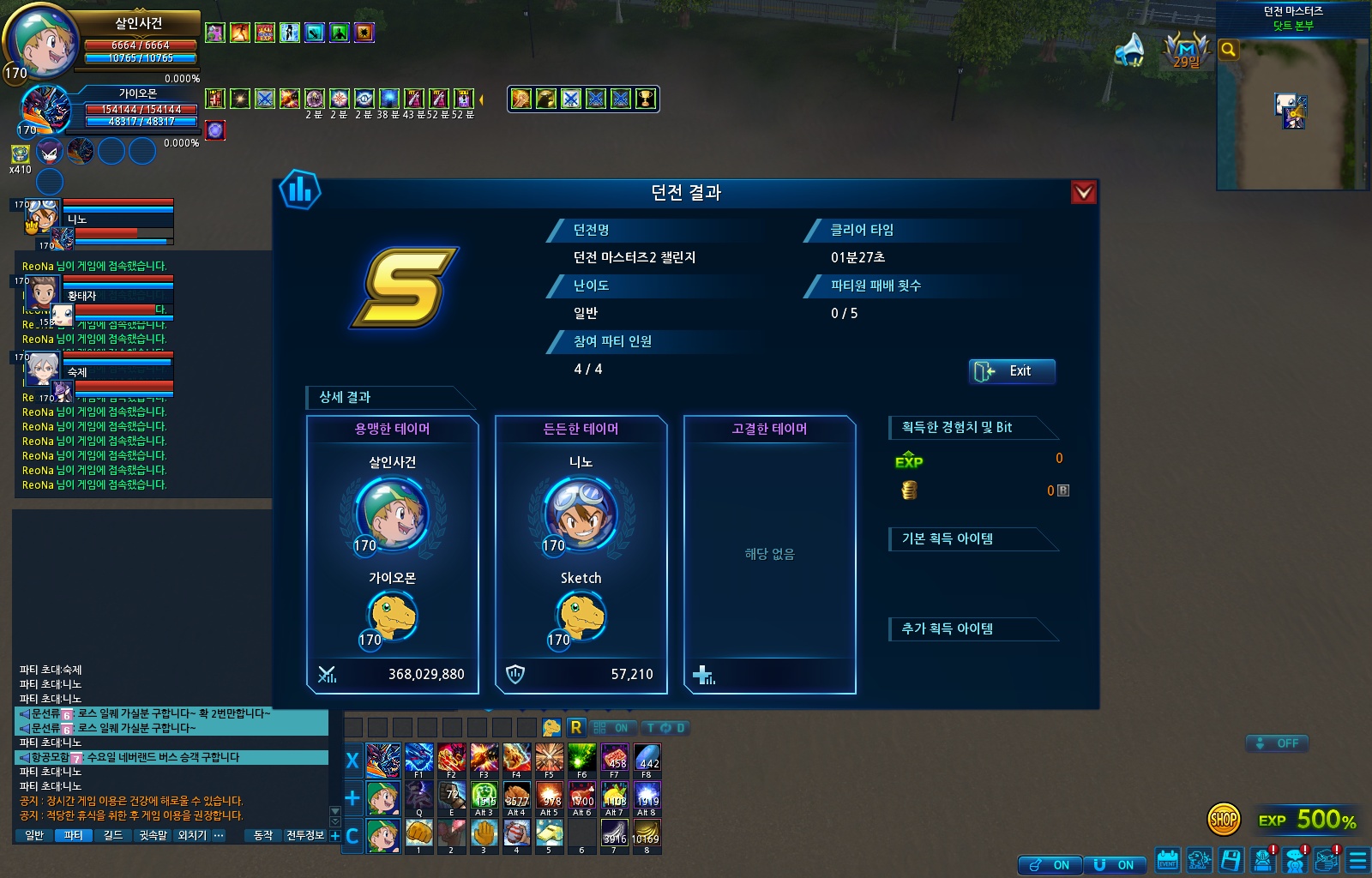Use the F1 blue dragon skill

[419, 760]
